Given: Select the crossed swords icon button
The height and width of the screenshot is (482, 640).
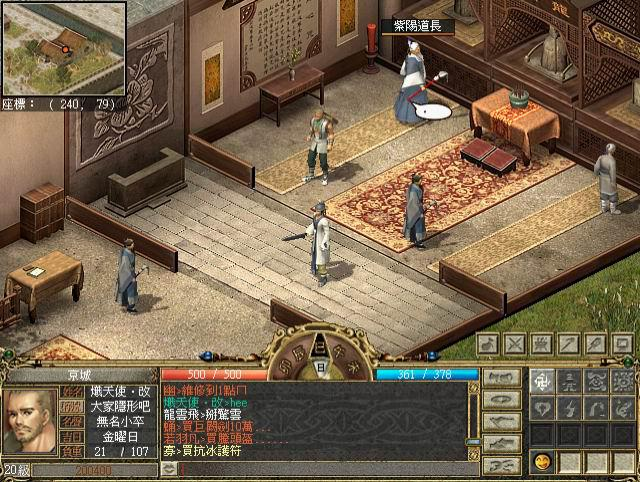Looking at the screenshot, I should (x=516, y=344).
